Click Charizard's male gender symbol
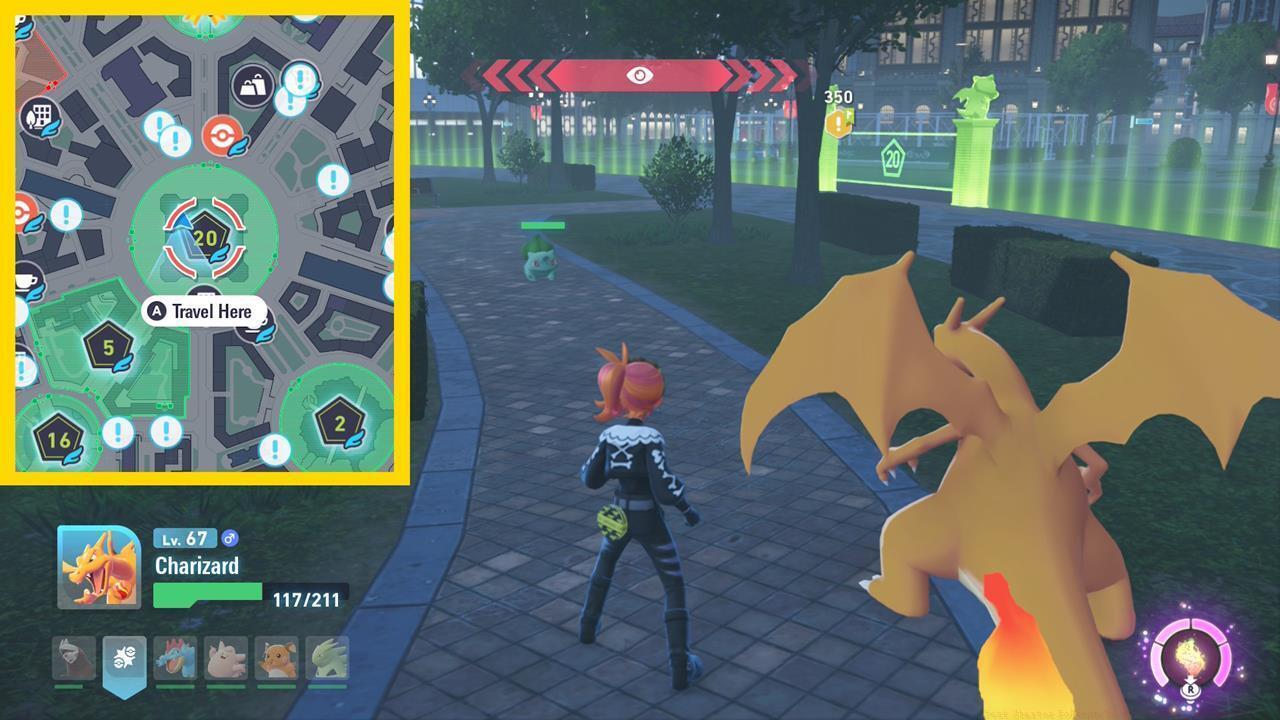1280x720 pixels. [x=230, y=538]
